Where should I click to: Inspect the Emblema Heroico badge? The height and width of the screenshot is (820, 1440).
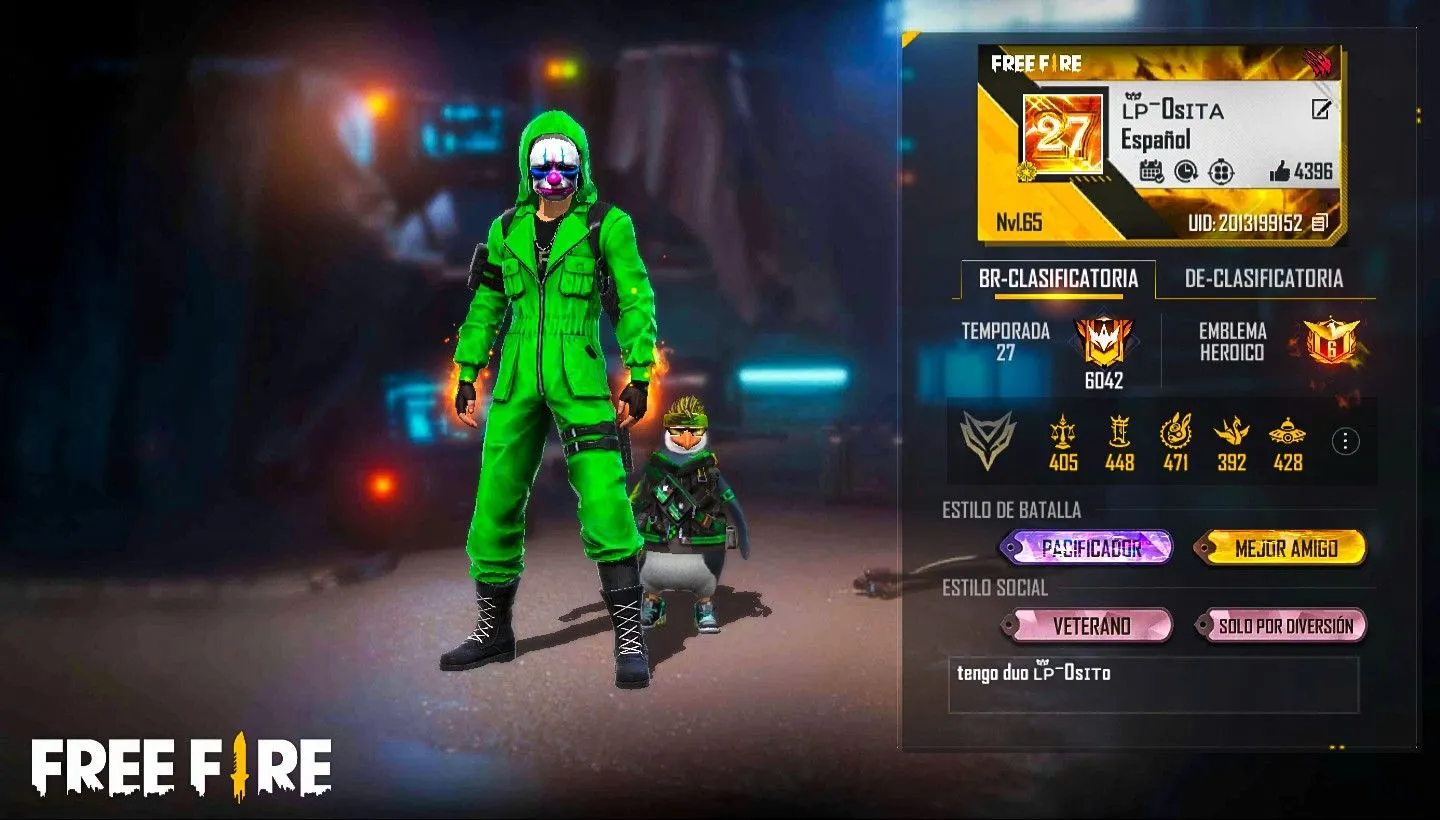1332,341
